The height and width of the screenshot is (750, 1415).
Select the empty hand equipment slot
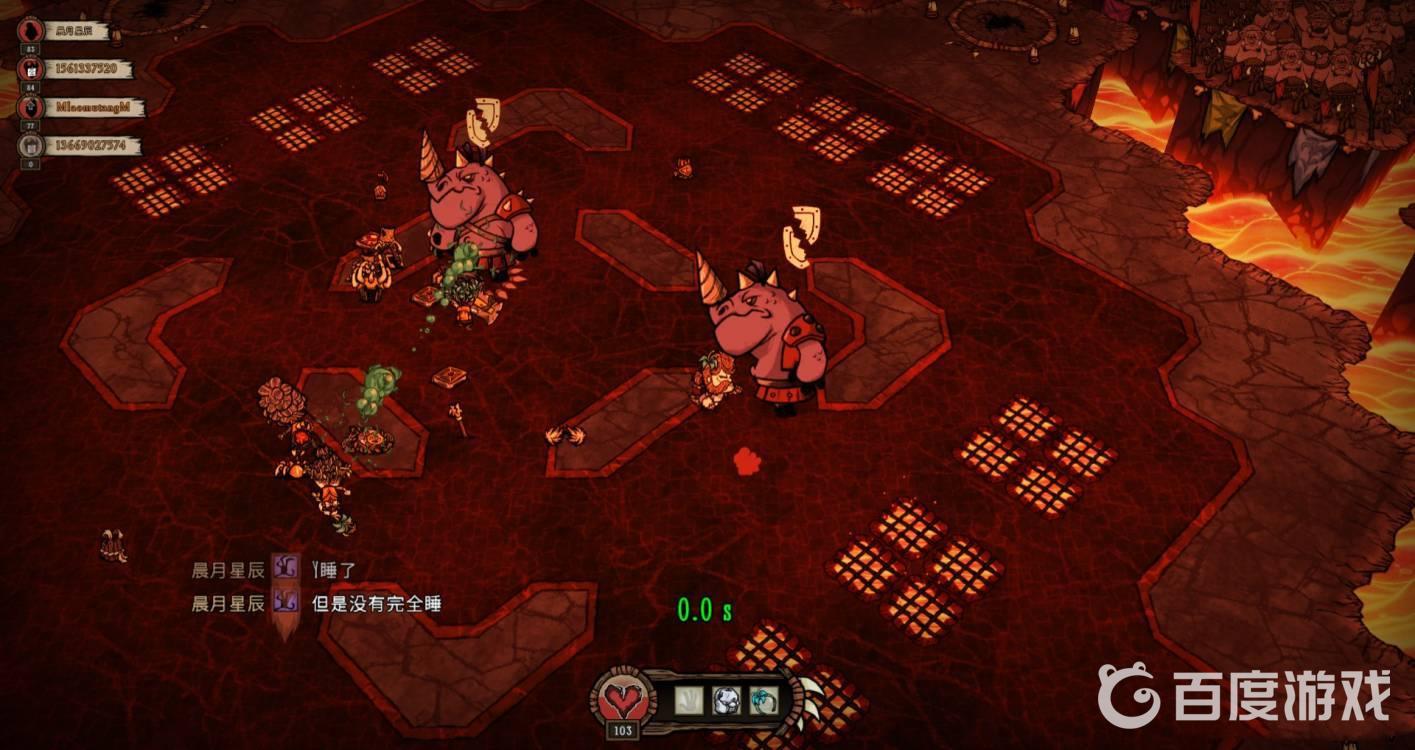tap(689, 699)
